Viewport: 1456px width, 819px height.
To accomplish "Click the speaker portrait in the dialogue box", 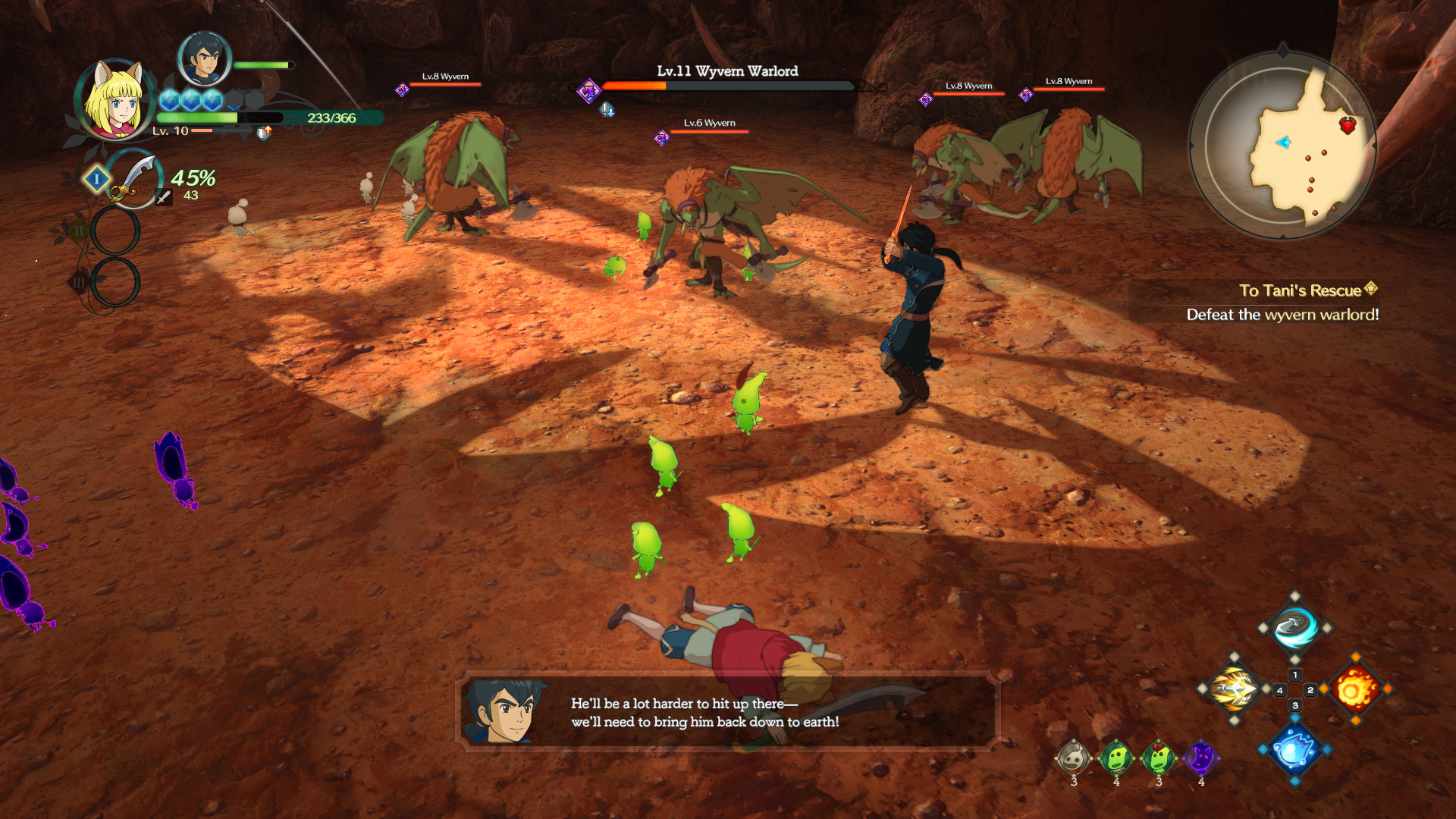I will pyautogui.click(x=504, y=711).
